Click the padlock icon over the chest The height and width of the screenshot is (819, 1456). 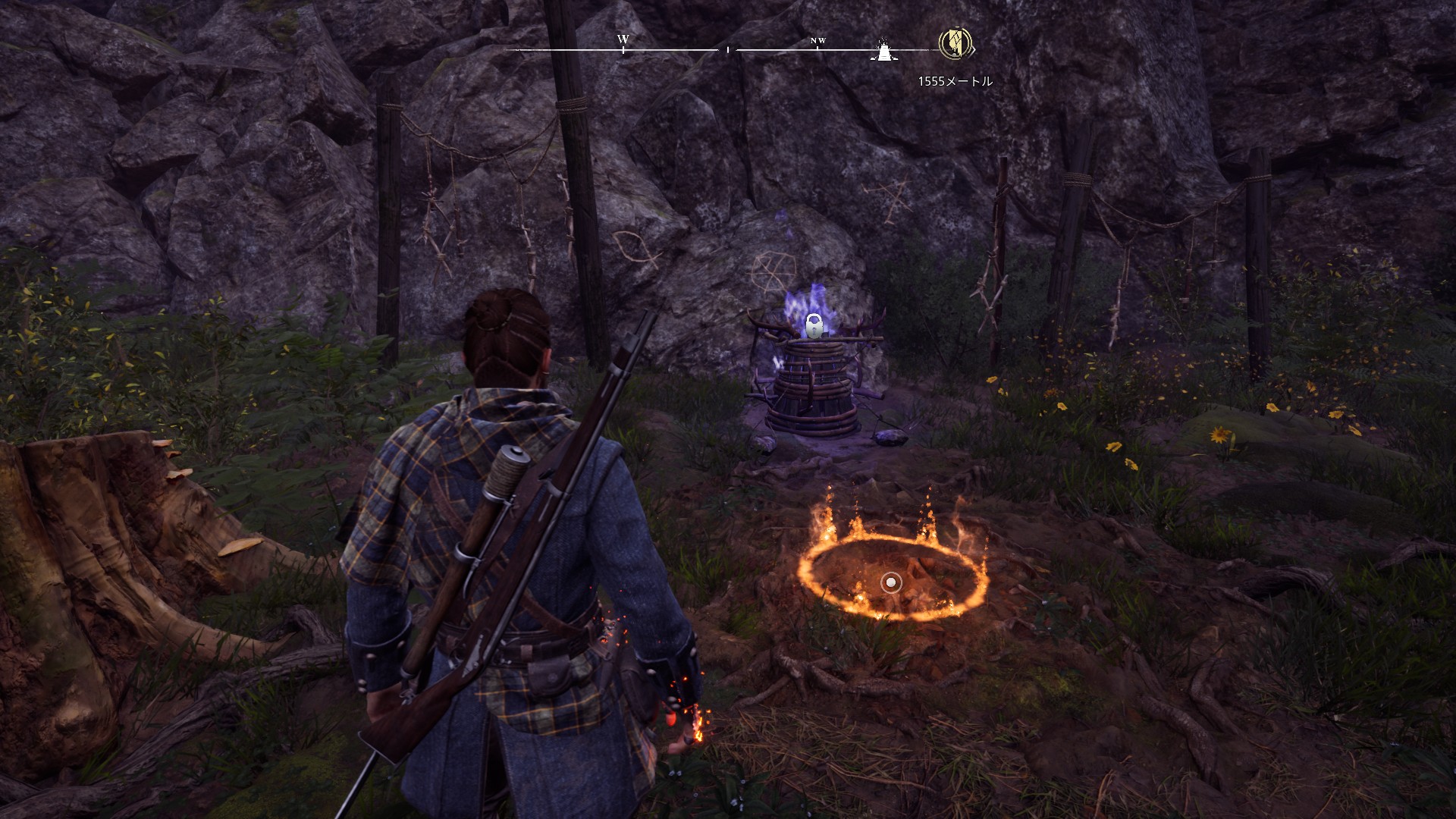click(x=814, y=325)
